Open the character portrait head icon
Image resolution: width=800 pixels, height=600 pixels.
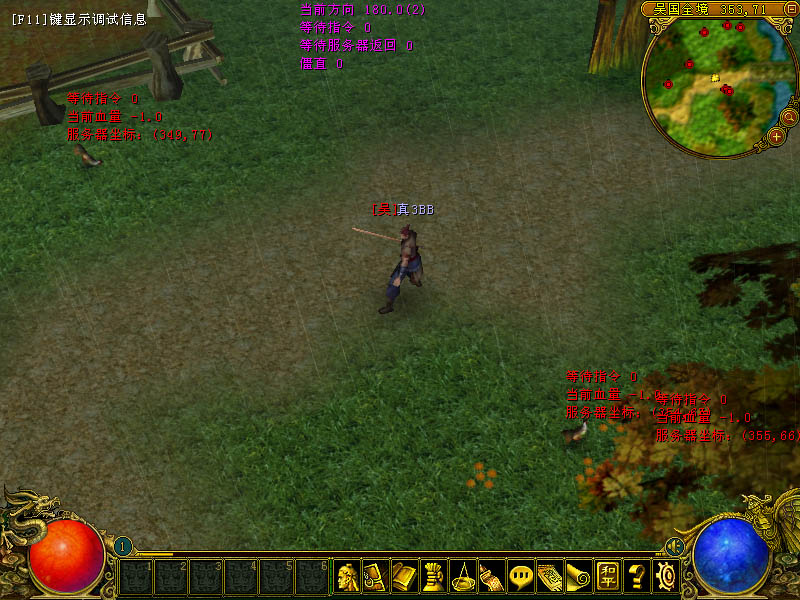coord(346,576)
